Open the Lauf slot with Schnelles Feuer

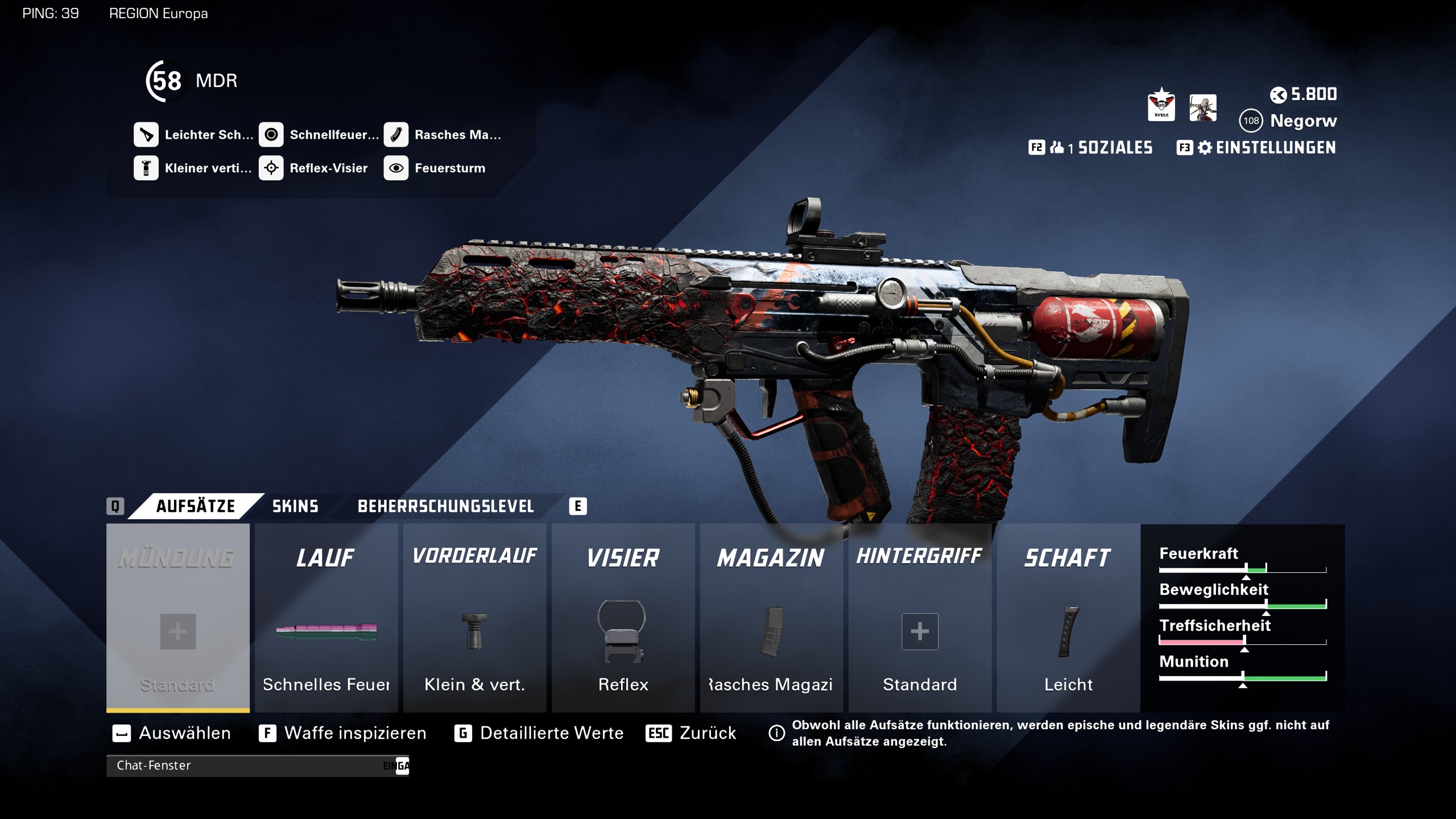[x=326, y=618]
